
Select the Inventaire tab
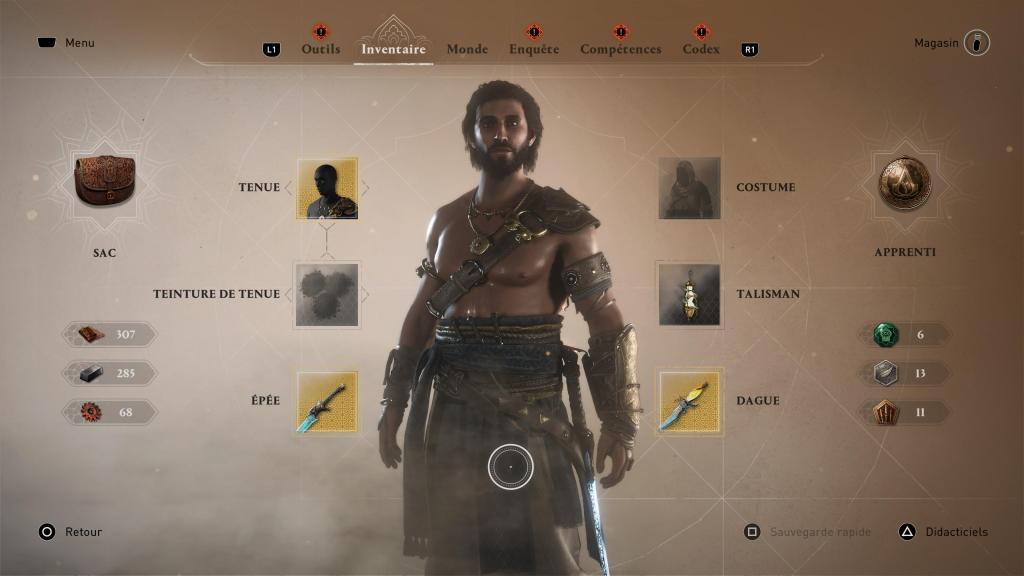(x=393, y=49)
